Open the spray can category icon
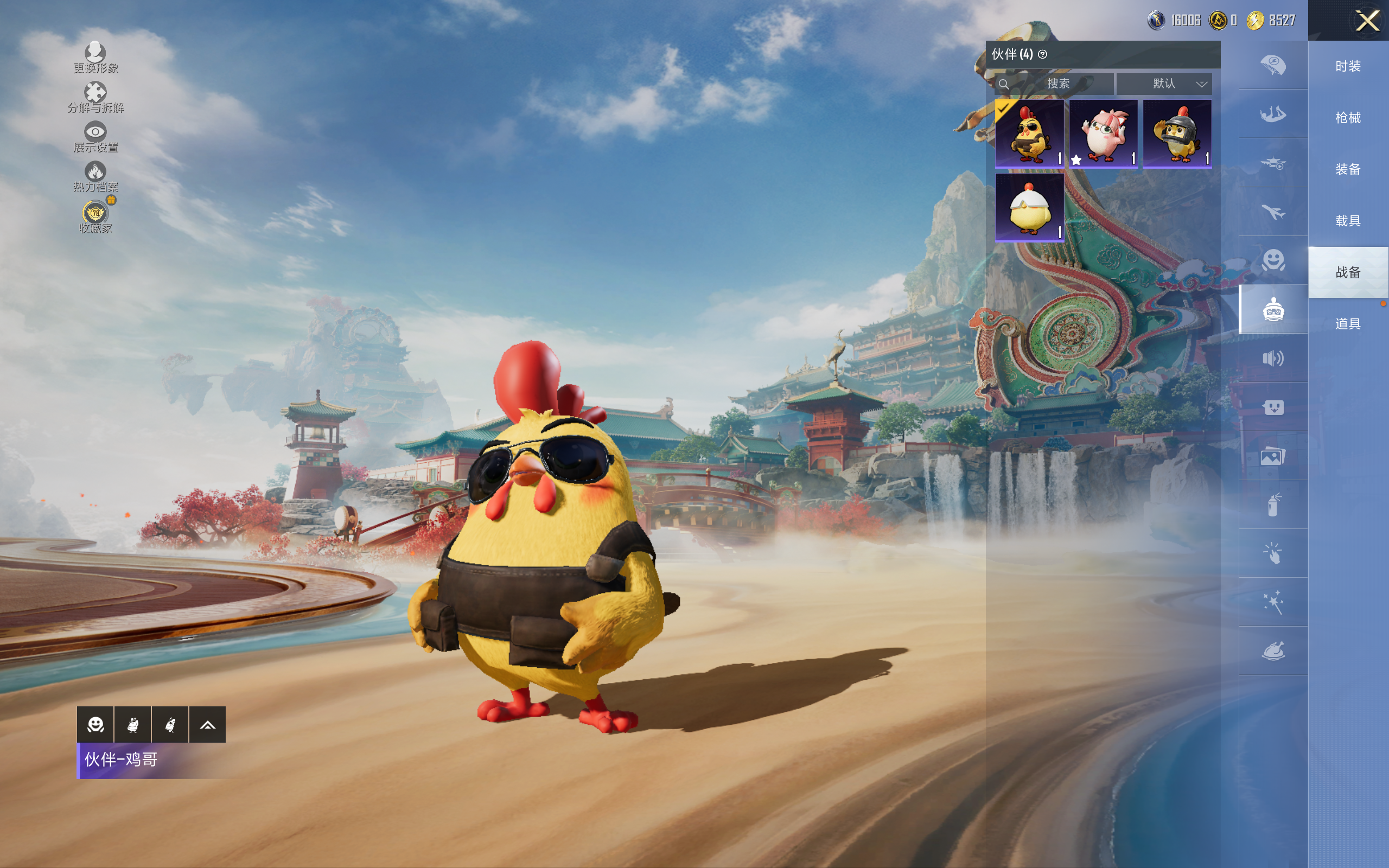 1273,505
